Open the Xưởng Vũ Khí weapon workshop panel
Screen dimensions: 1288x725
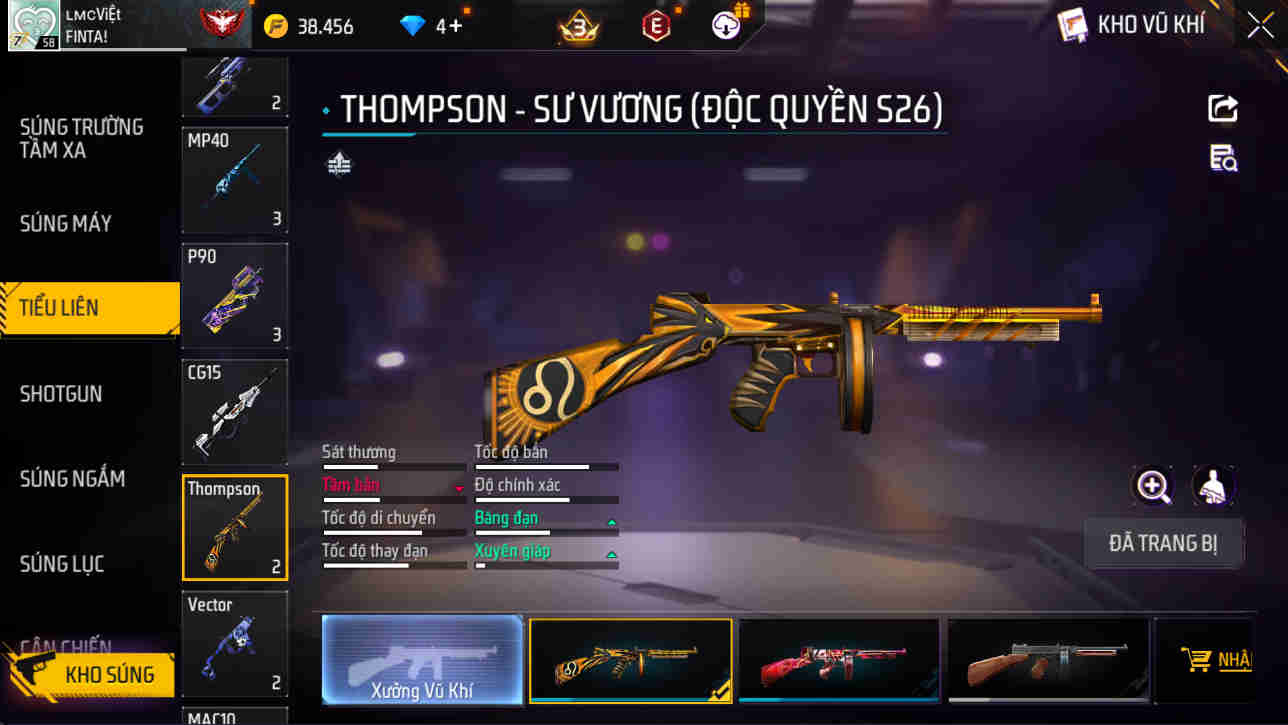pyautogui.click(x=421, y=660)
